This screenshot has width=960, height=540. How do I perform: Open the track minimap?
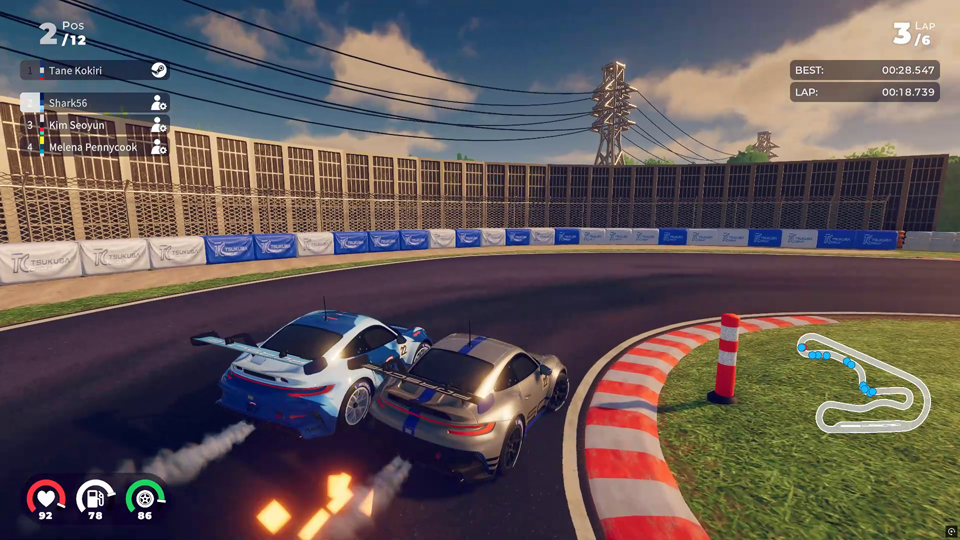(864, 384)
